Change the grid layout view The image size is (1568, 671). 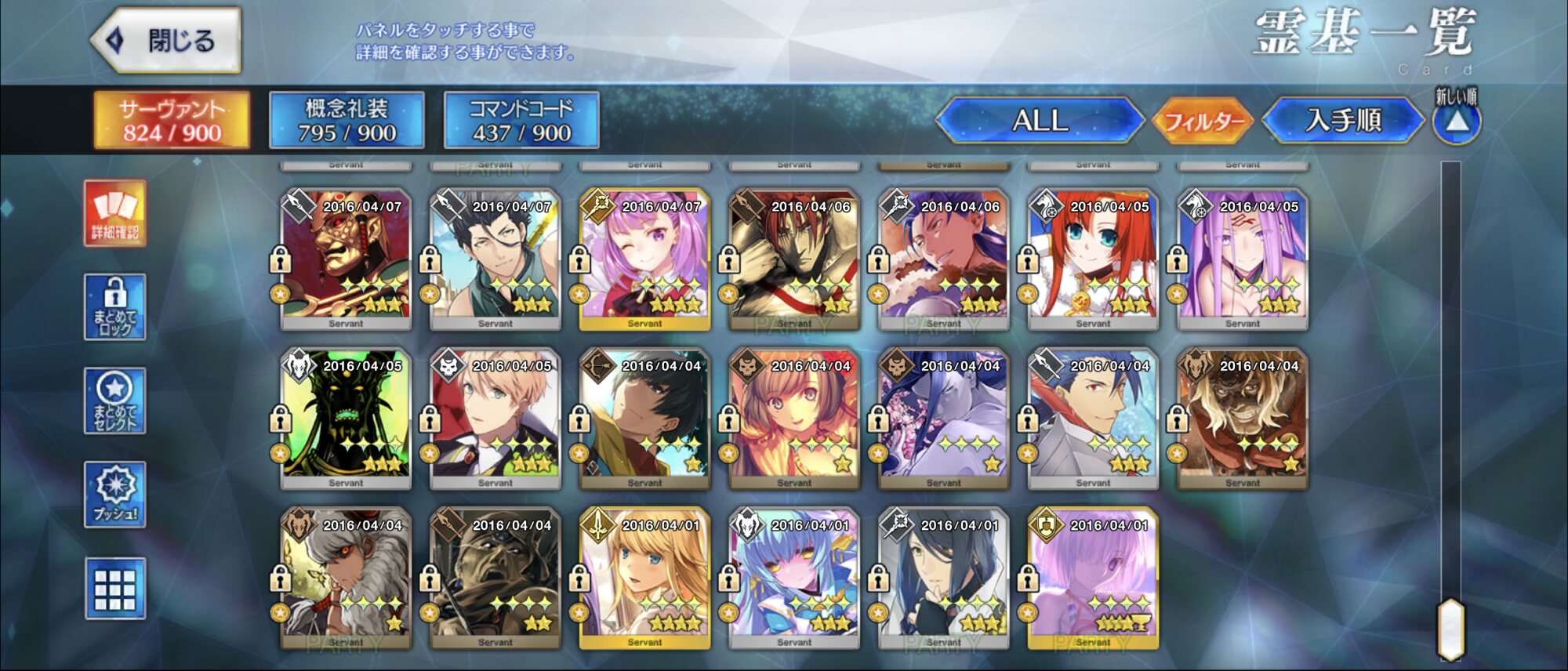point(115,589)
